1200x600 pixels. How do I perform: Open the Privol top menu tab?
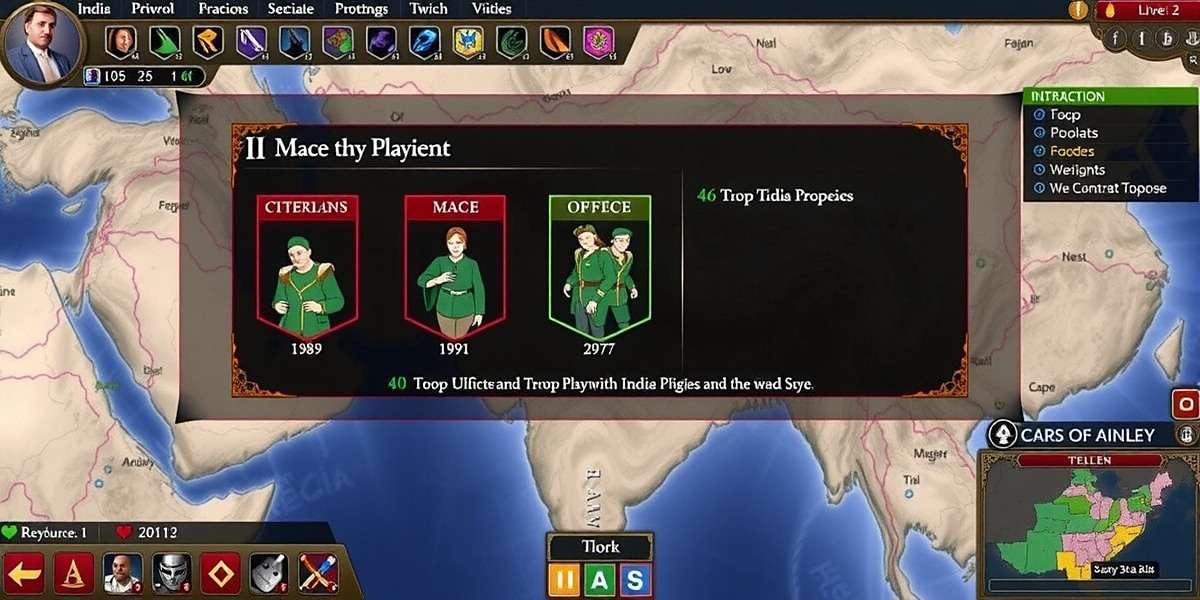pyautogui.click(x=153, y=9)
